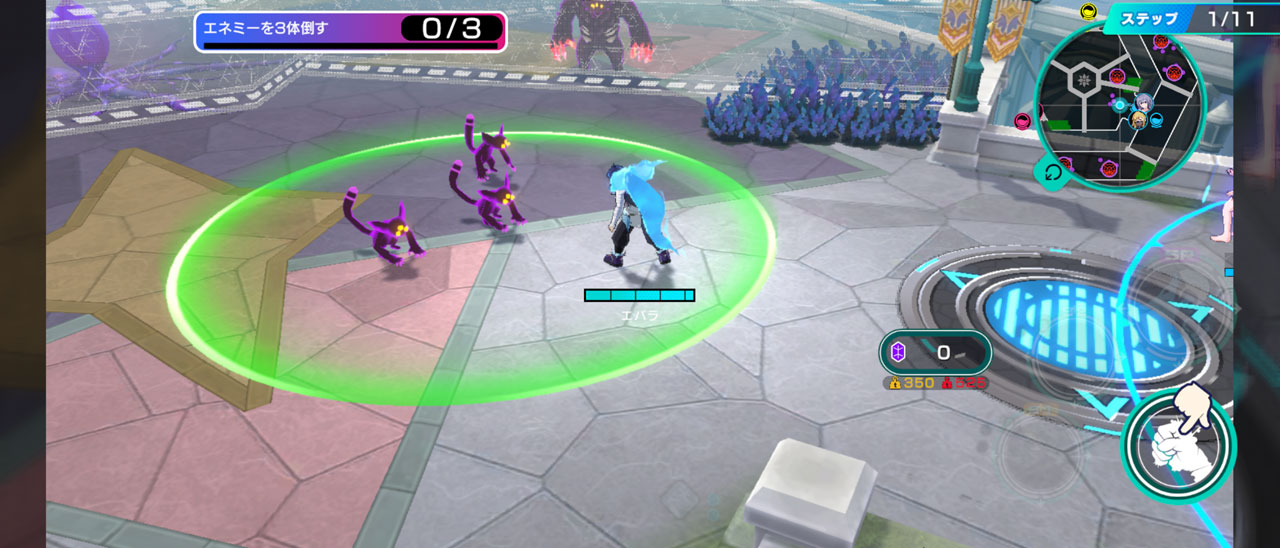Select the silver-haired character marker on minimap
The image size is (1280, 548).
[1144, 102]
